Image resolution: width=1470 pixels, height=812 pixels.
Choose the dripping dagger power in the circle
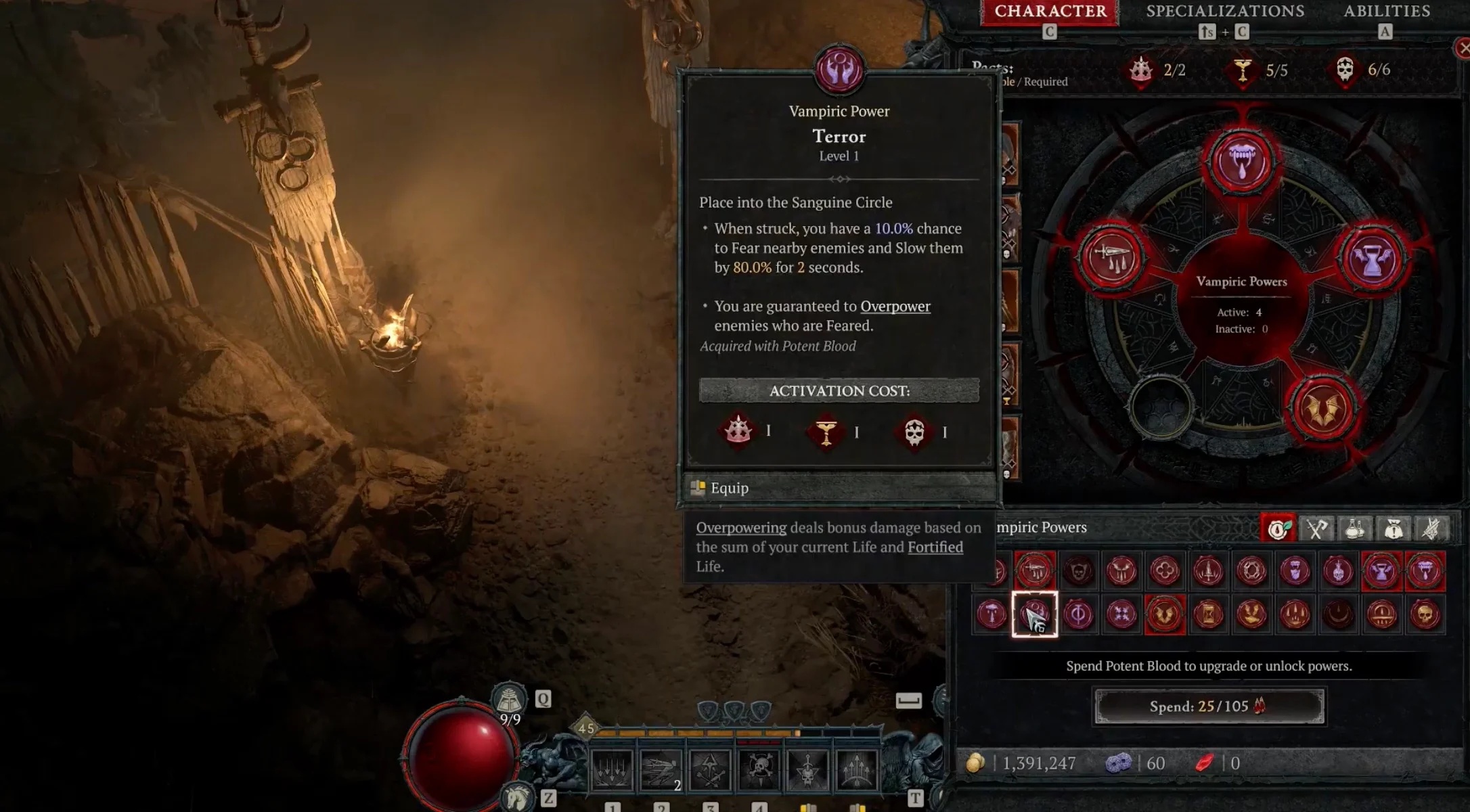[1111, 258]
